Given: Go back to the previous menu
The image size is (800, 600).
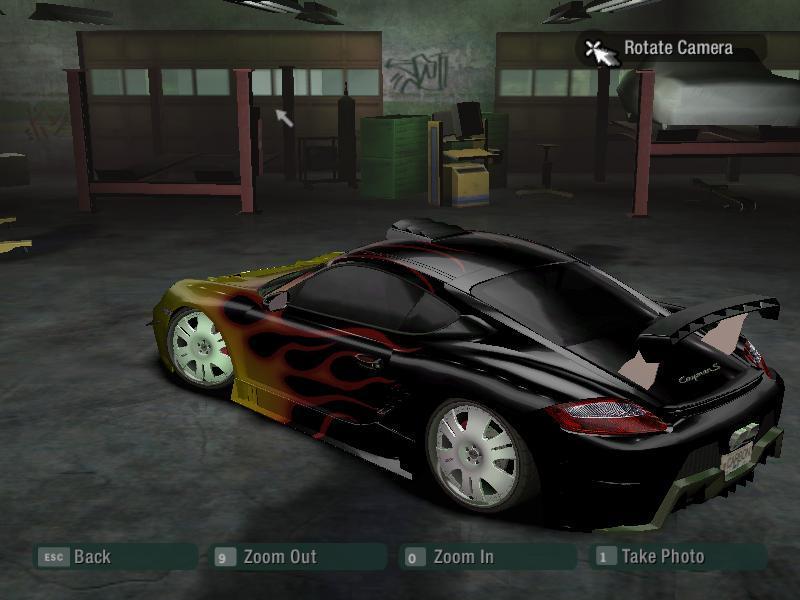Looking at the screenshot, I should (x=91, y=557).
